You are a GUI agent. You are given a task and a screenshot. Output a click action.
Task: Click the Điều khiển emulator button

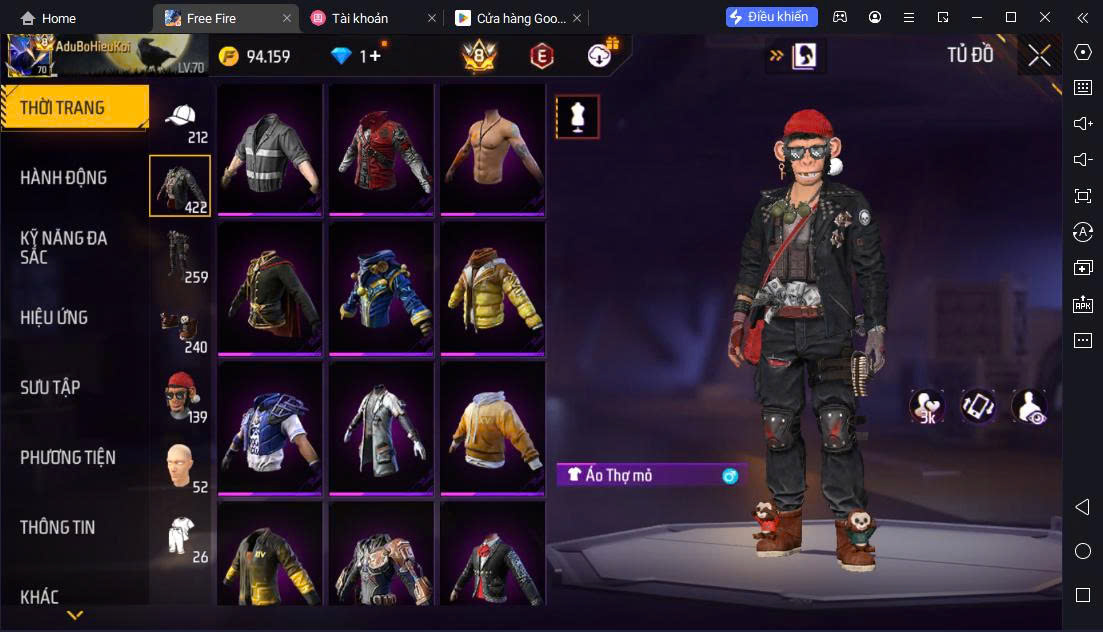tap(772, 17)
